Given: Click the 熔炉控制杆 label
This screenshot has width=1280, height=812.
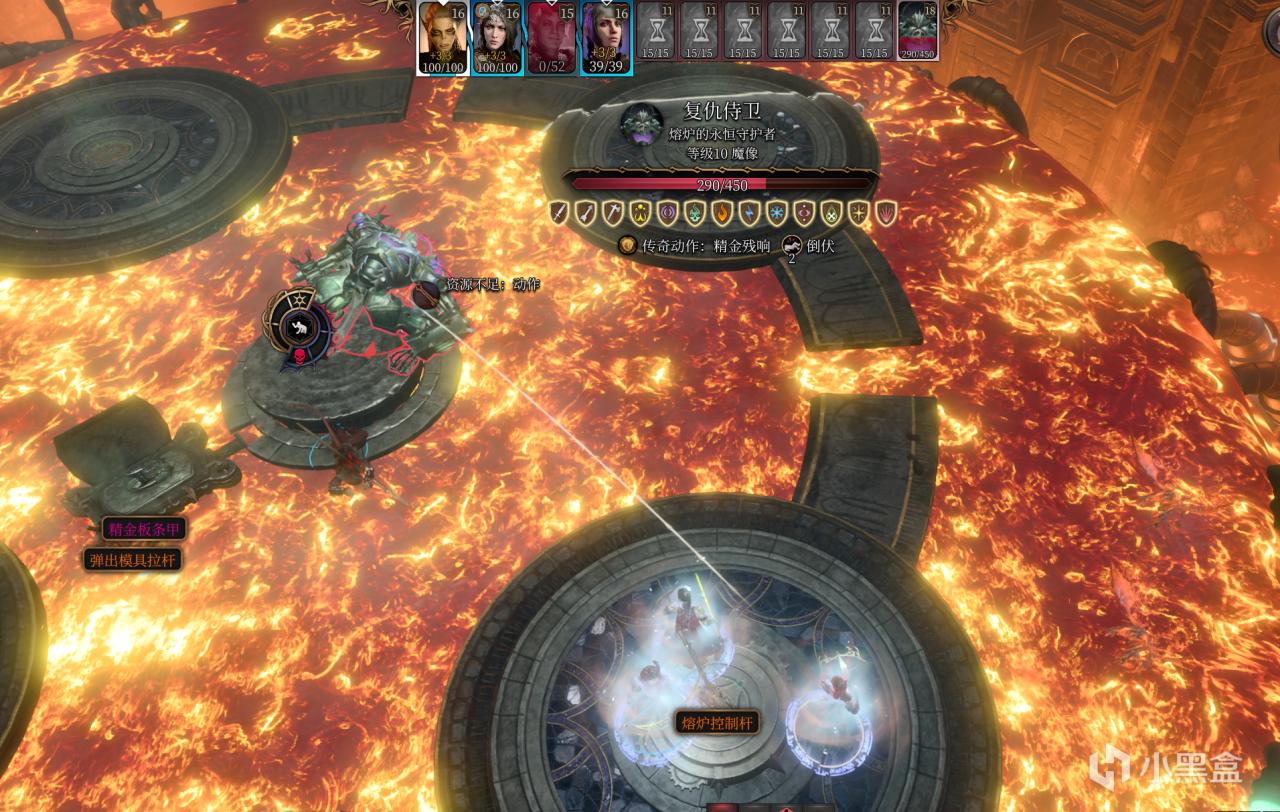Looking at the screenshot, I should click(716, 722).
